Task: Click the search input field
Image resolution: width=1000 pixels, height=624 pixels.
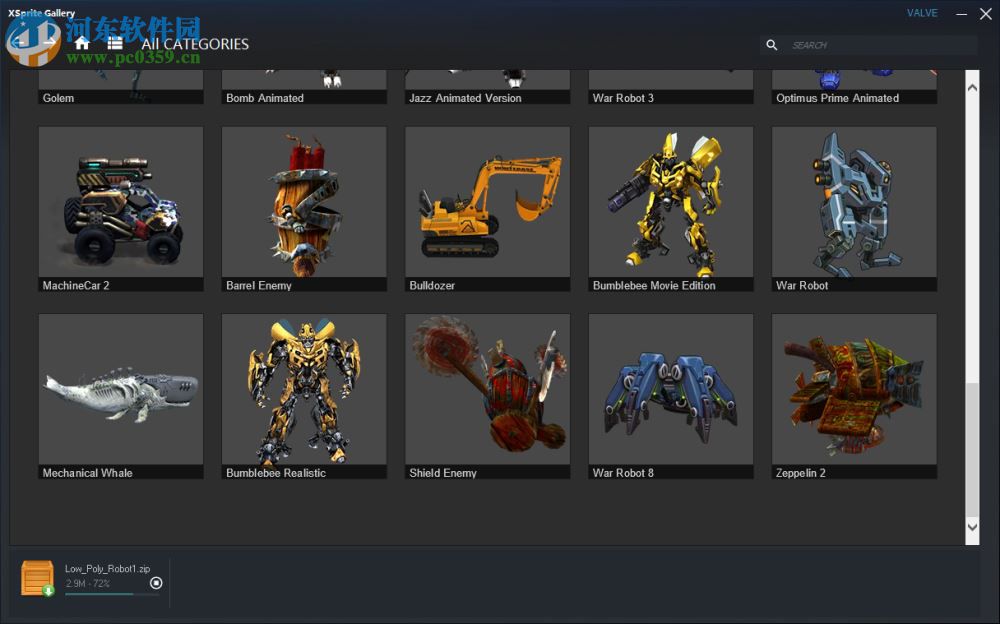Action: (x=878, y=45)
